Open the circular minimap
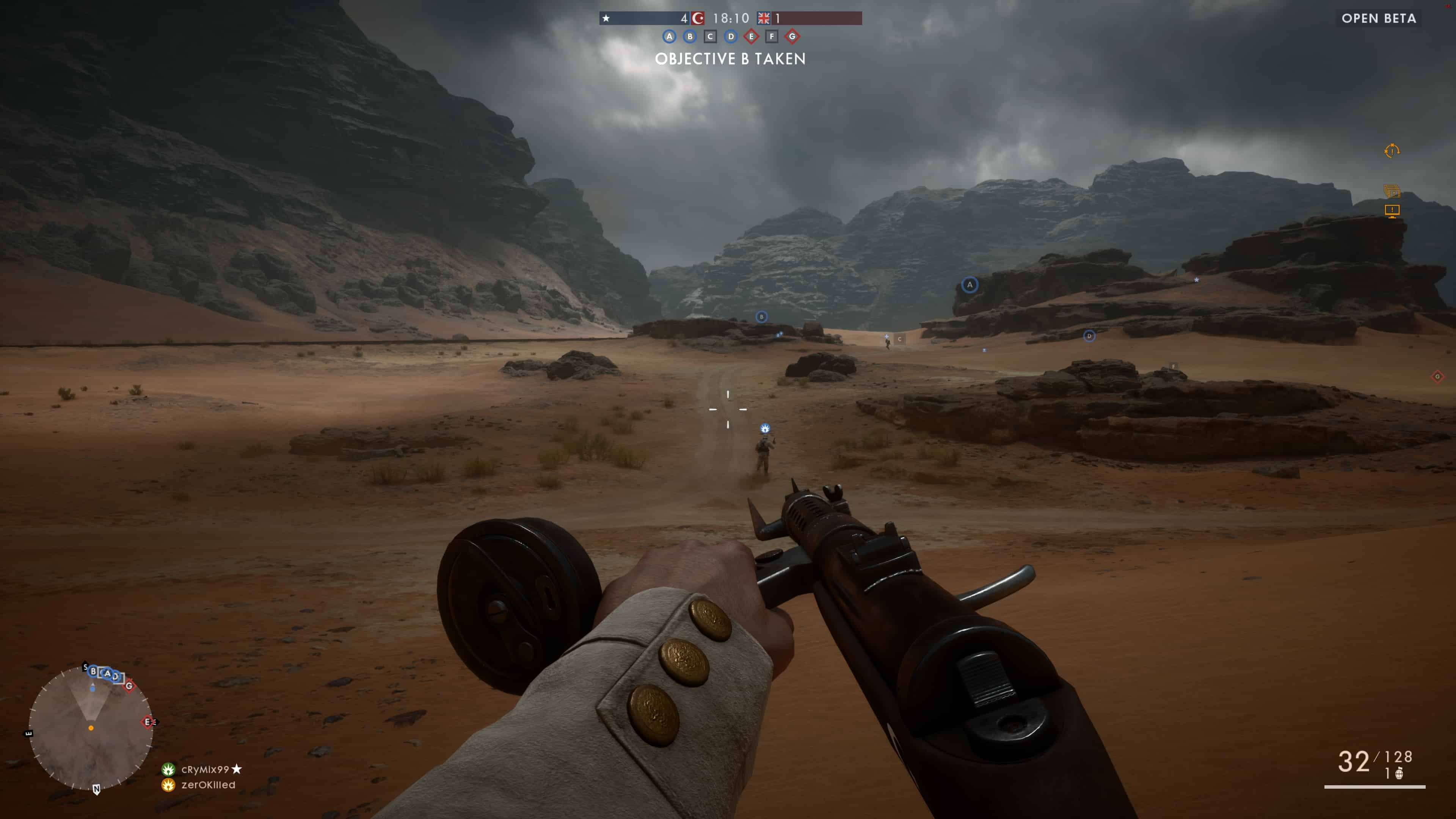1456x819 pixels. (91, 728)
